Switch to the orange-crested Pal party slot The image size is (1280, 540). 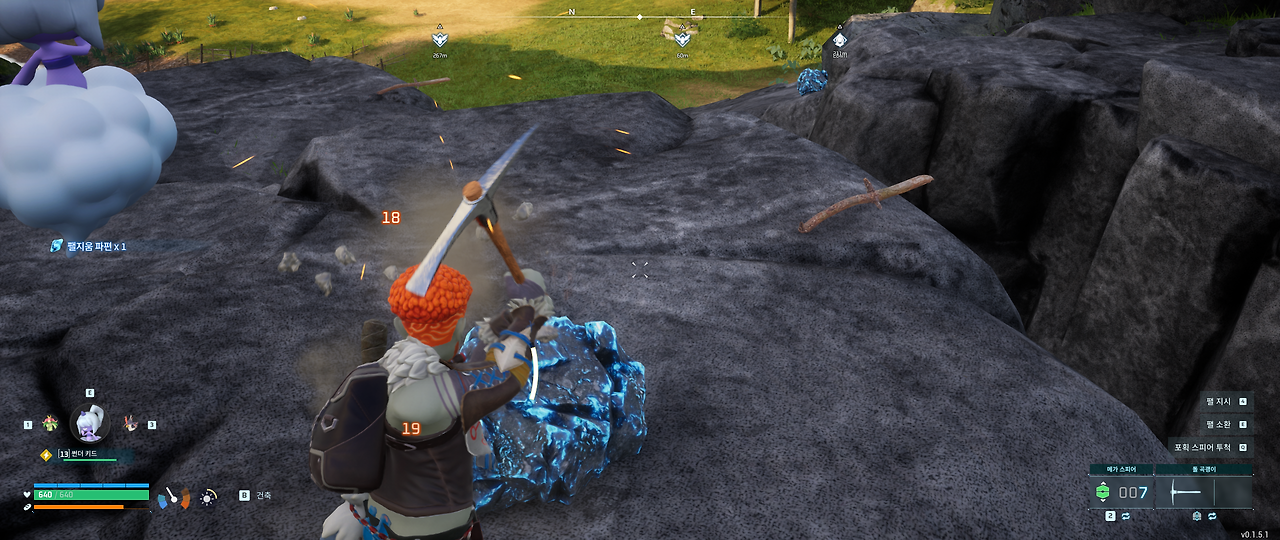click(130, 424)
